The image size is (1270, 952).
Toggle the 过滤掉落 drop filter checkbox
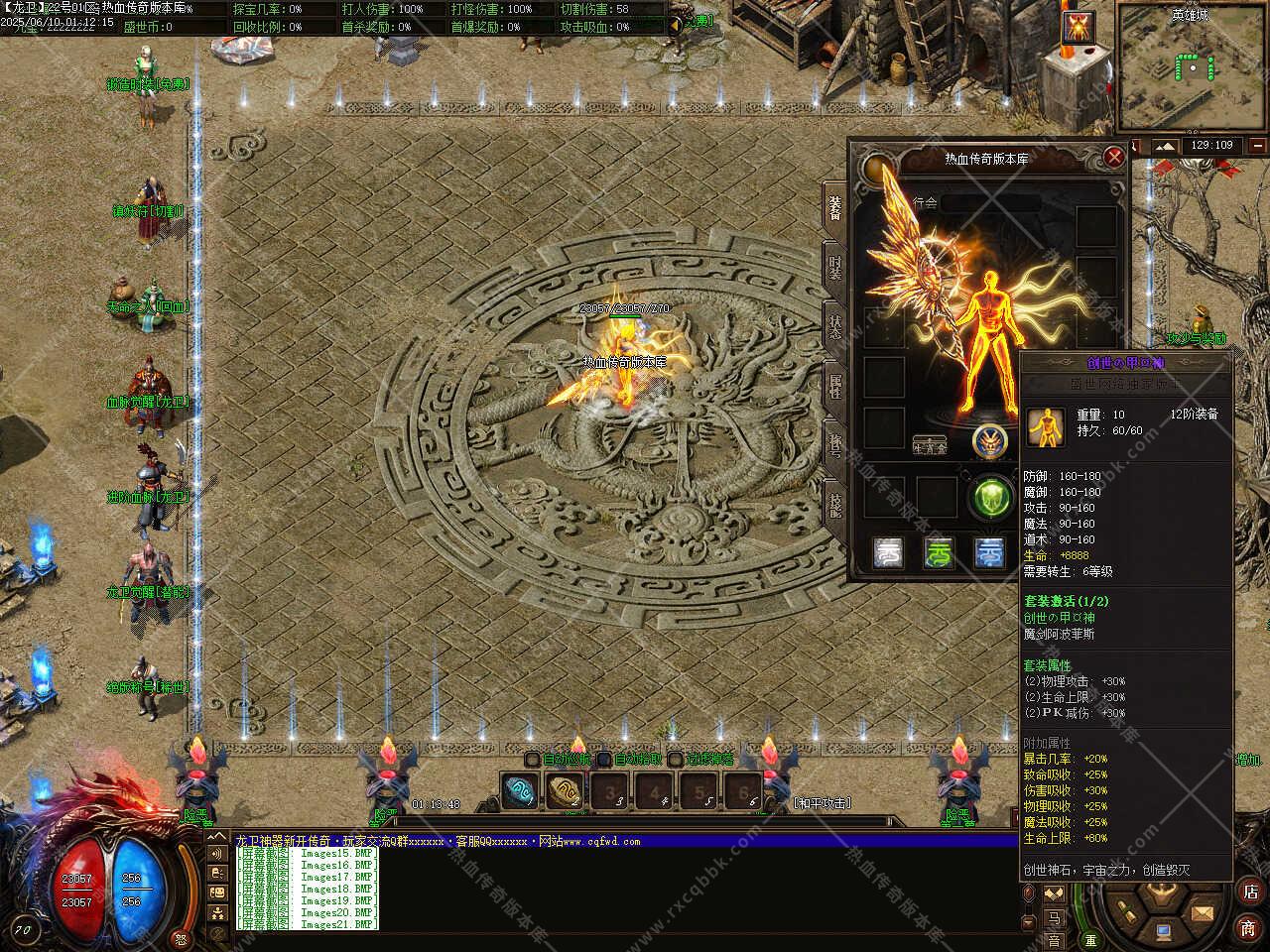point(675,760)
